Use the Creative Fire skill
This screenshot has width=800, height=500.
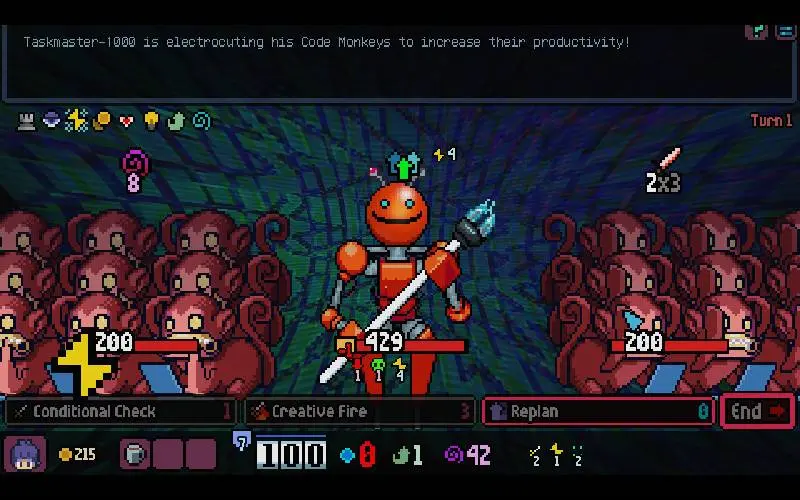358,411
